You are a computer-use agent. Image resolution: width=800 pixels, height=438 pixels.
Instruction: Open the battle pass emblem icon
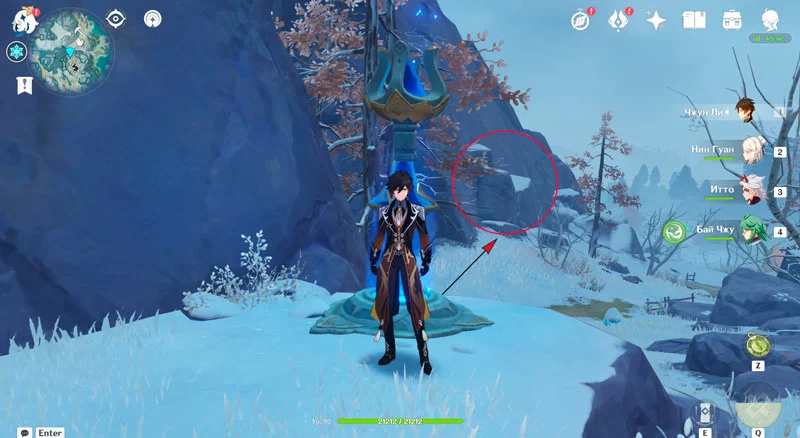point(618,19)
